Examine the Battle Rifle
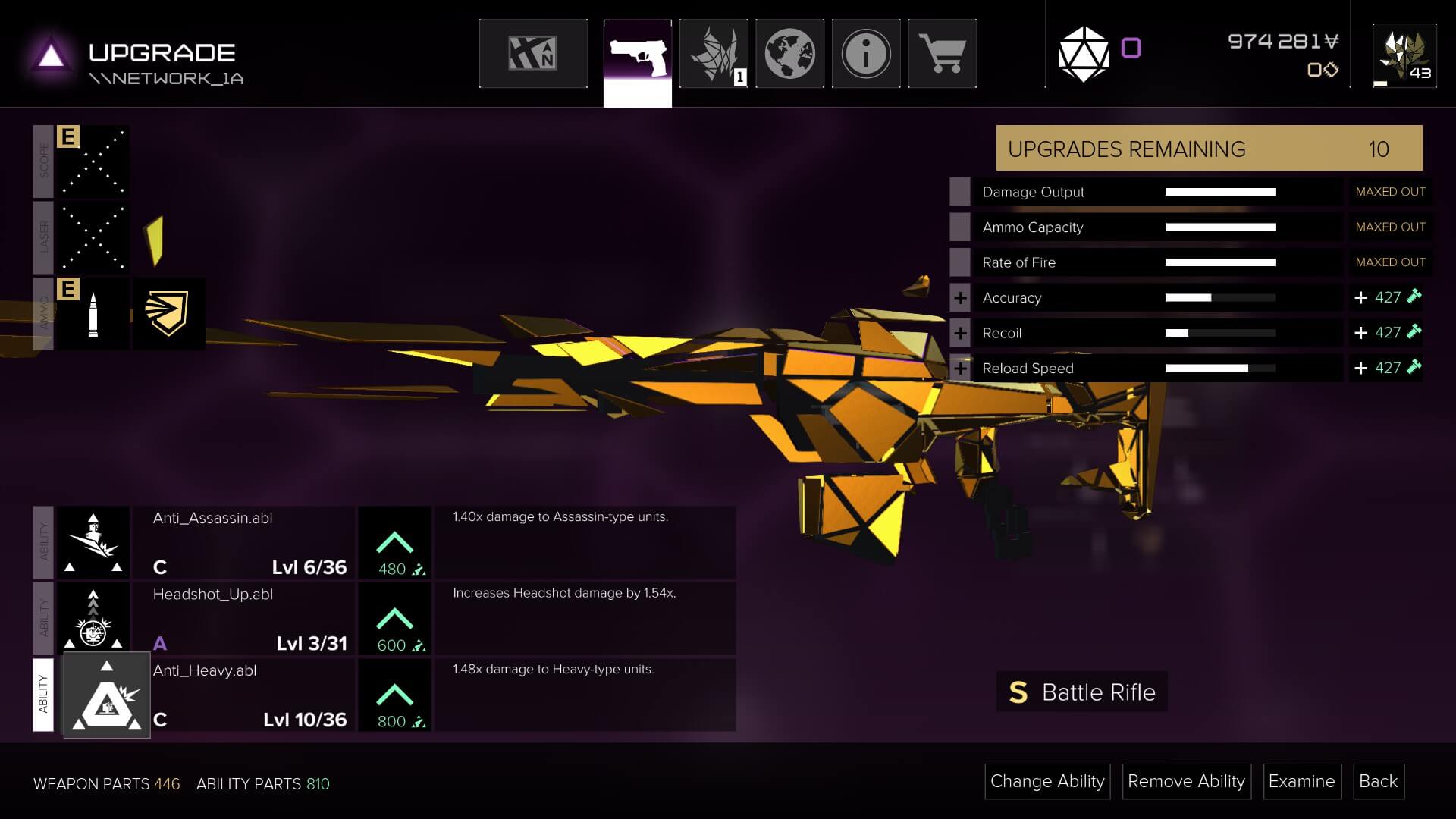This screenshot has height=819, width=1456. [1301, 781]
